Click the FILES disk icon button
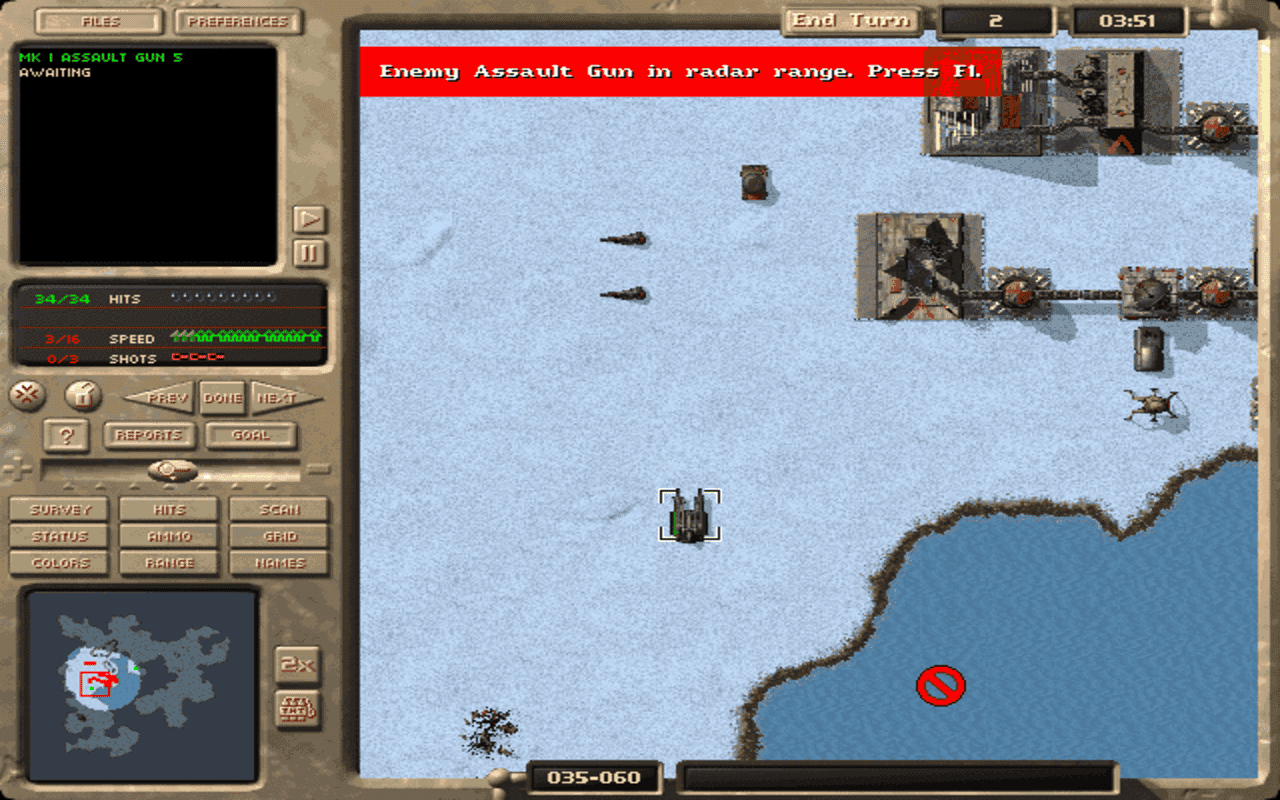This screenshot has height=800, width=1280. click(97, 21)
